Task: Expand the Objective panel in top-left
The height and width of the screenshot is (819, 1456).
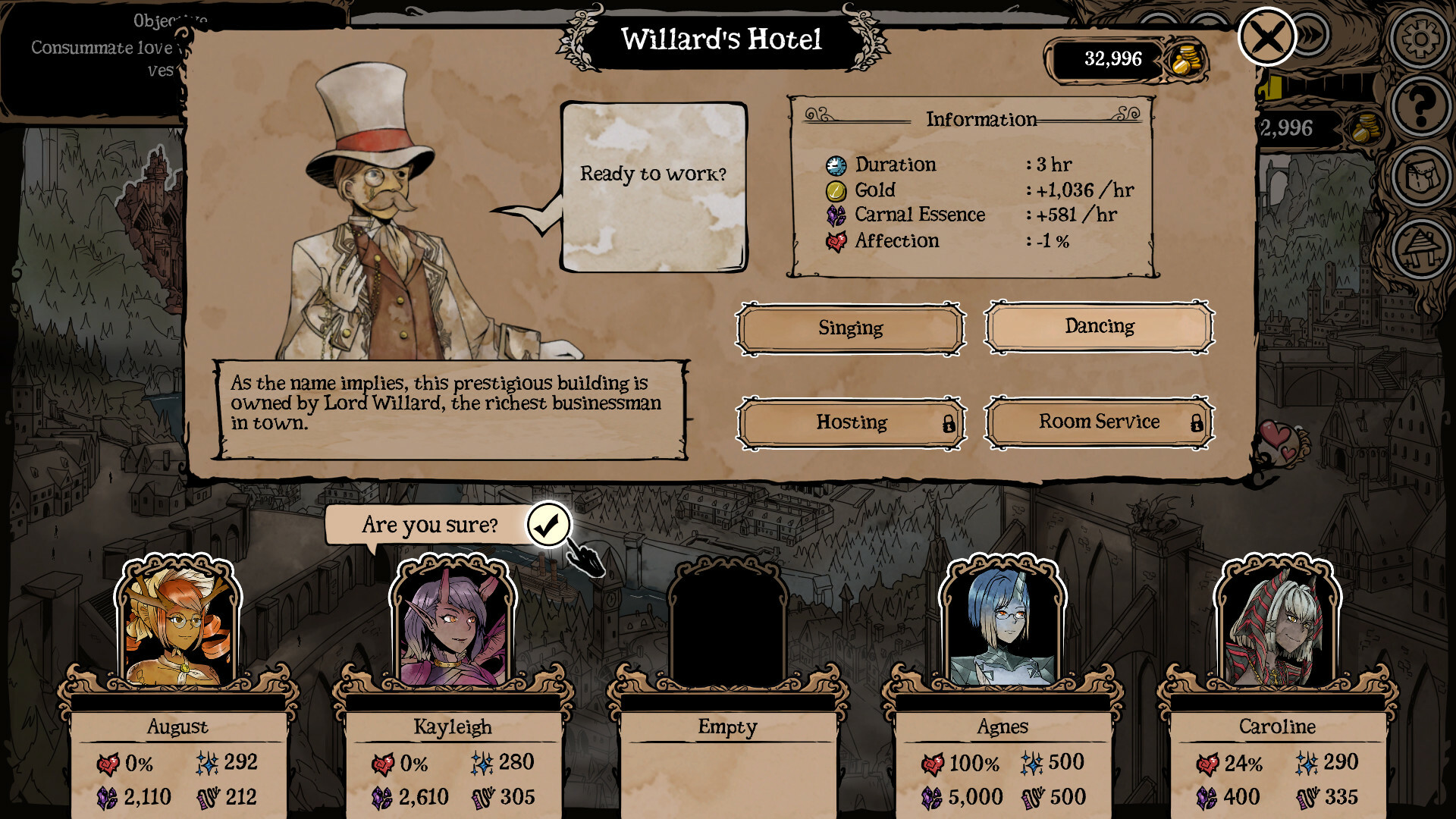Action: (91, 45)
